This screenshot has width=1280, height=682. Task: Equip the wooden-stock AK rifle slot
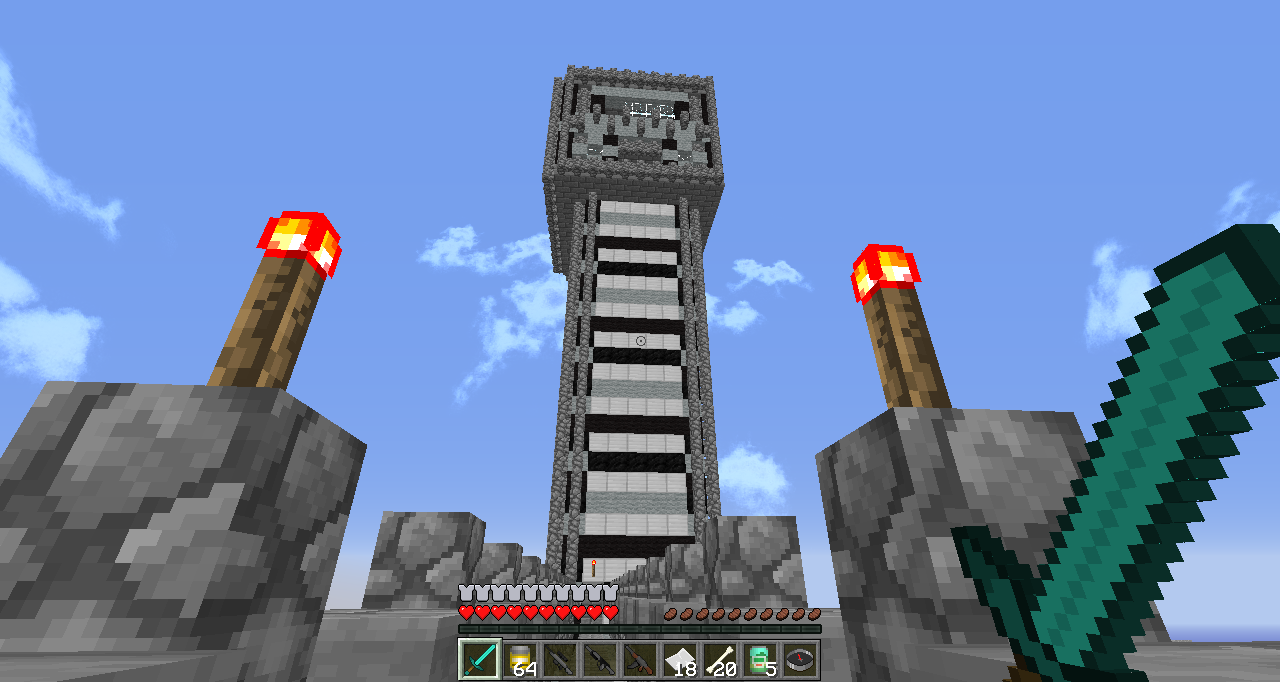pos(639,660)
